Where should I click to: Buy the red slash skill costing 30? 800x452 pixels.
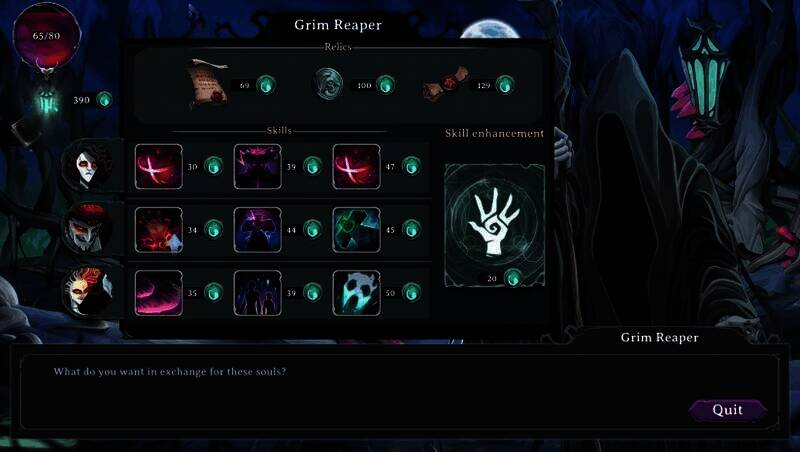pos(159,166)
